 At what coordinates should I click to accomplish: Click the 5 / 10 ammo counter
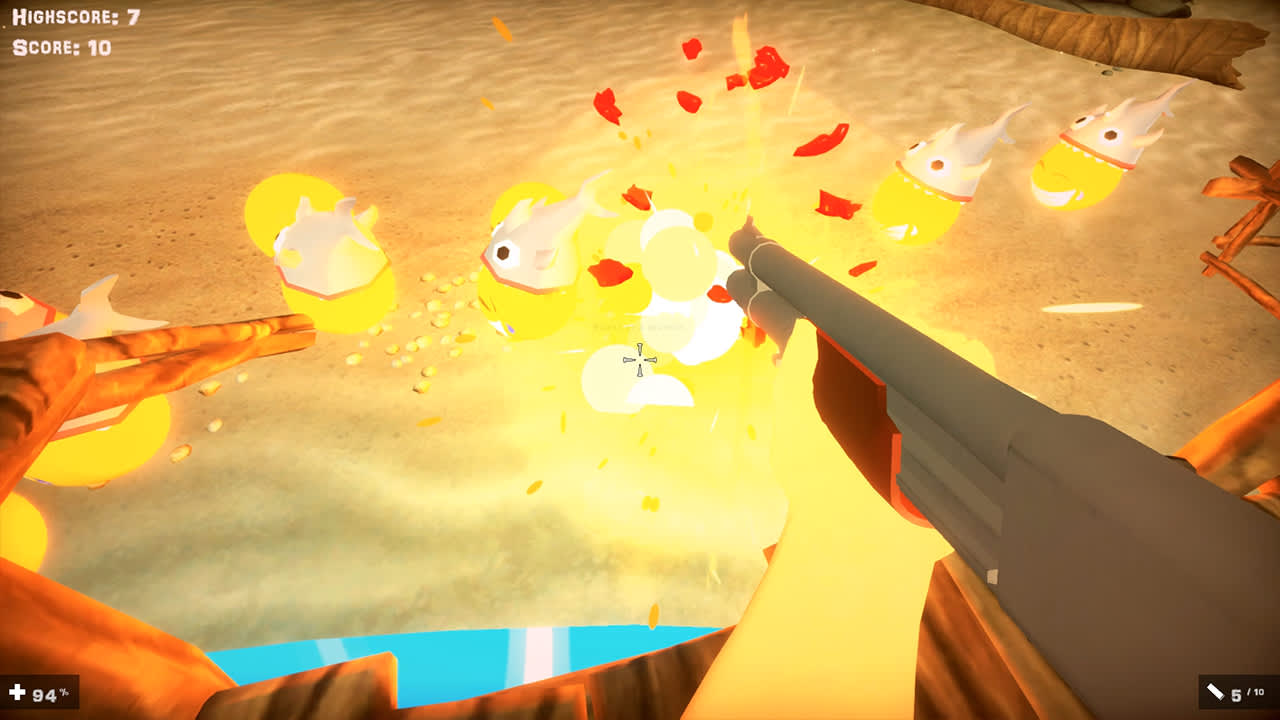pyautogui.click(x=1246, y=691)
